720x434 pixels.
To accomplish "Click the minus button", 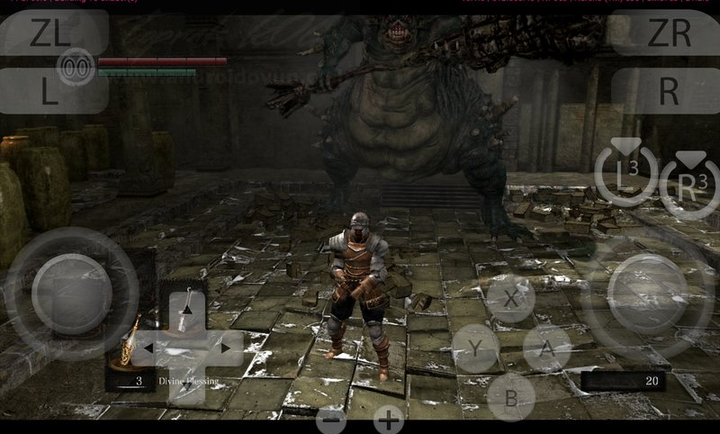I will pyautogui.click(x=331, y=419).
